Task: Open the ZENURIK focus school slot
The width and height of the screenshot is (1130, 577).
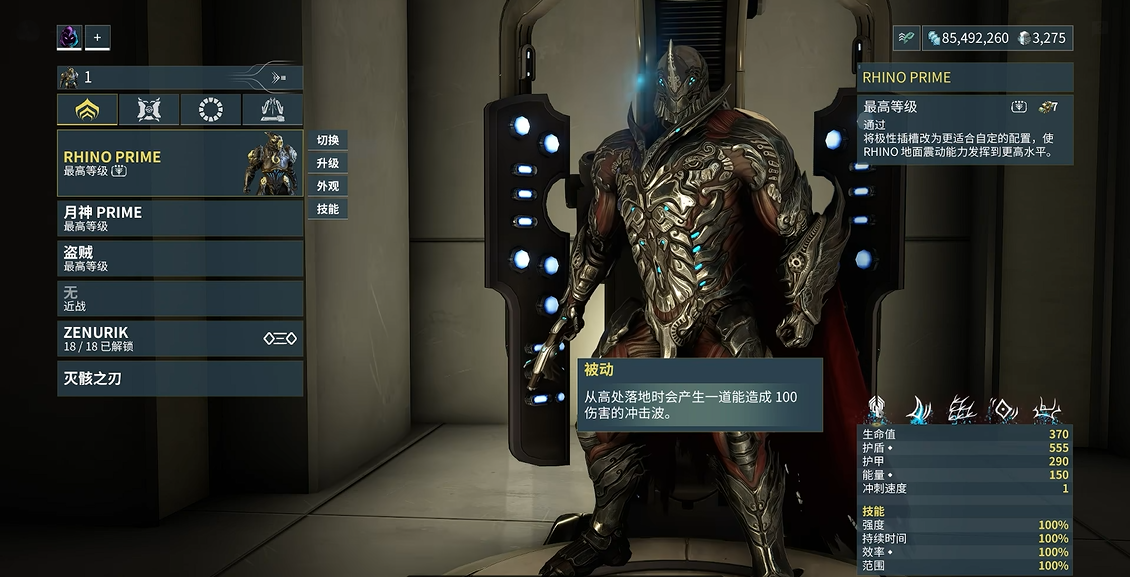Action: [x=180, y=338]
